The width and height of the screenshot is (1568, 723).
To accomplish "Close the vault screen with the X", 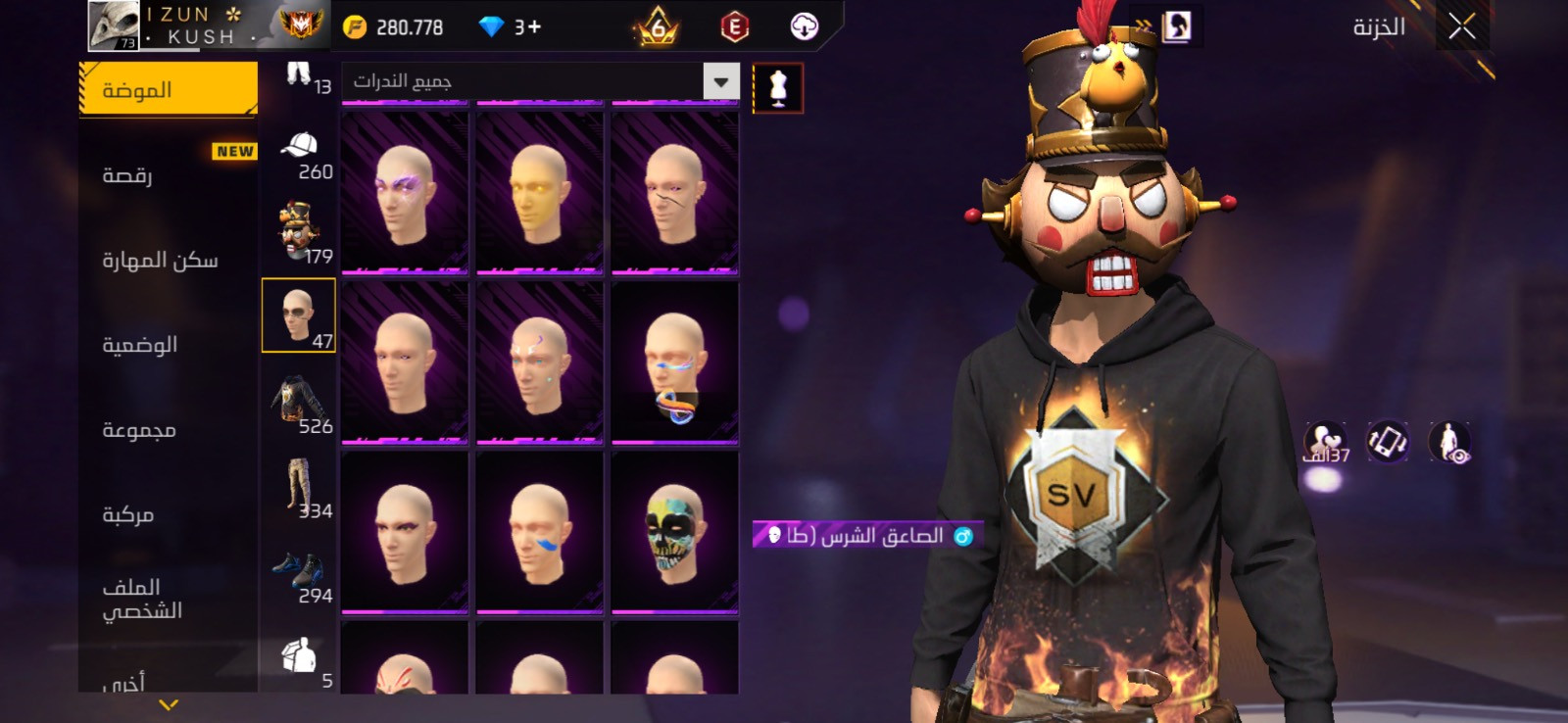I will 1461,27.
